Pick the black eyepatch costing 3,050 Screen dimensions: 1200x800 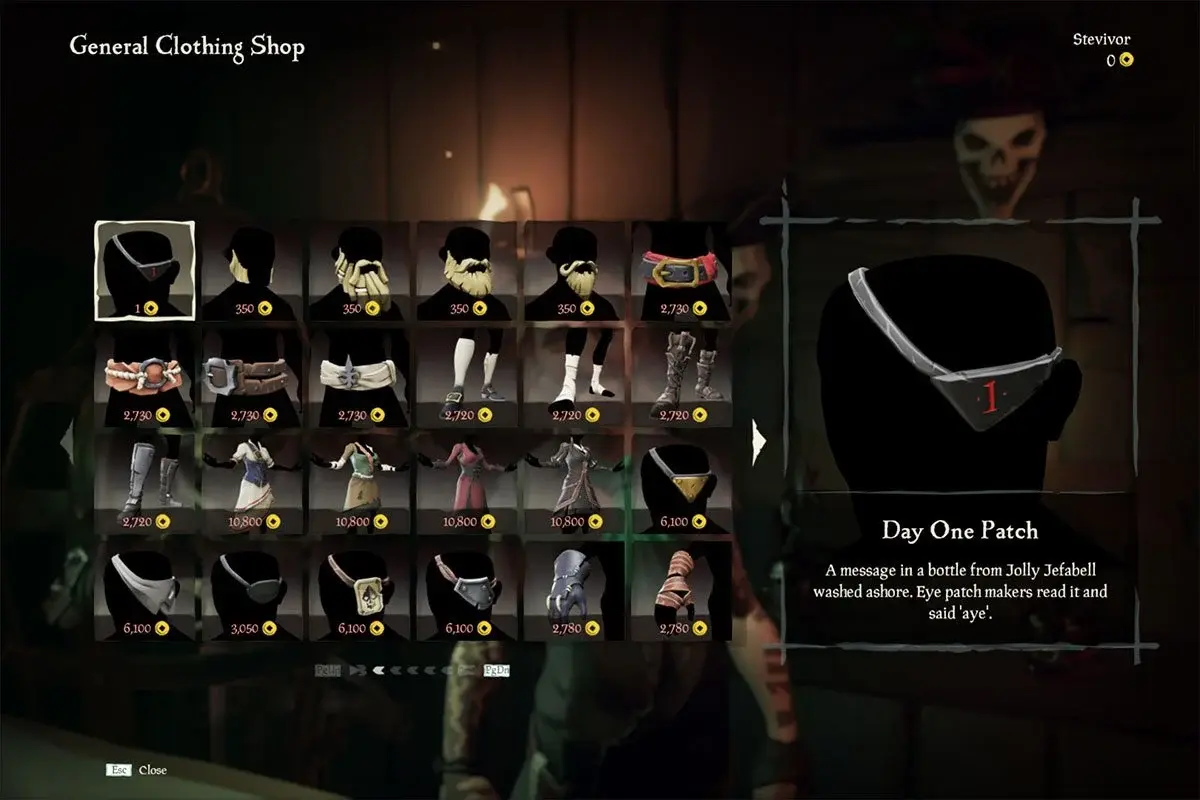[x=252, y=591]
